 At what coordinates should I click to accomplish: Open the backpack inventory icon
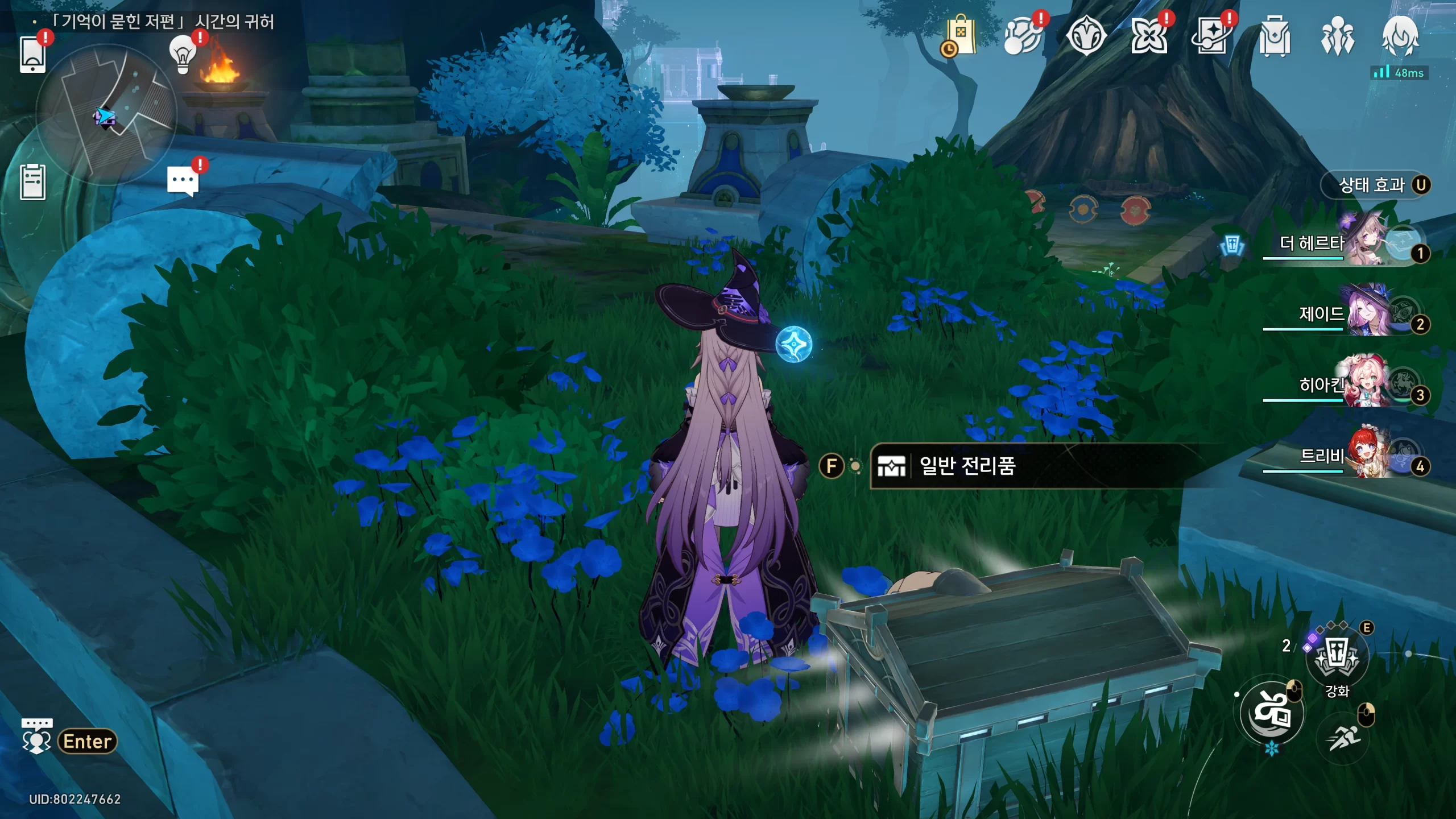coord(1275,36)
